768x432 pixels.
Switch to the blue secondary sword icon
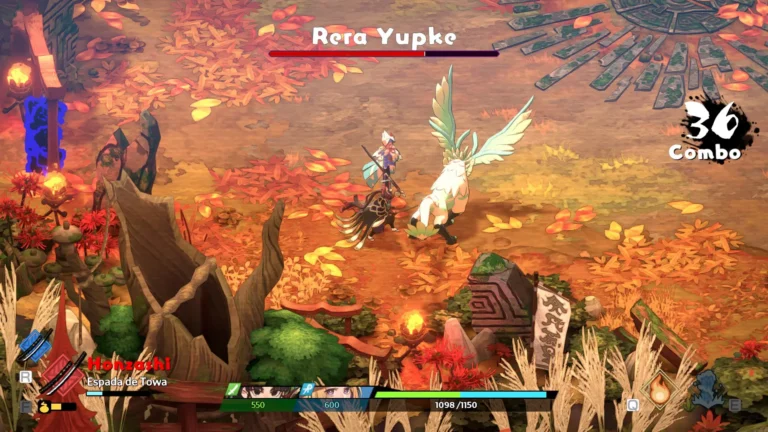(34, 347)
